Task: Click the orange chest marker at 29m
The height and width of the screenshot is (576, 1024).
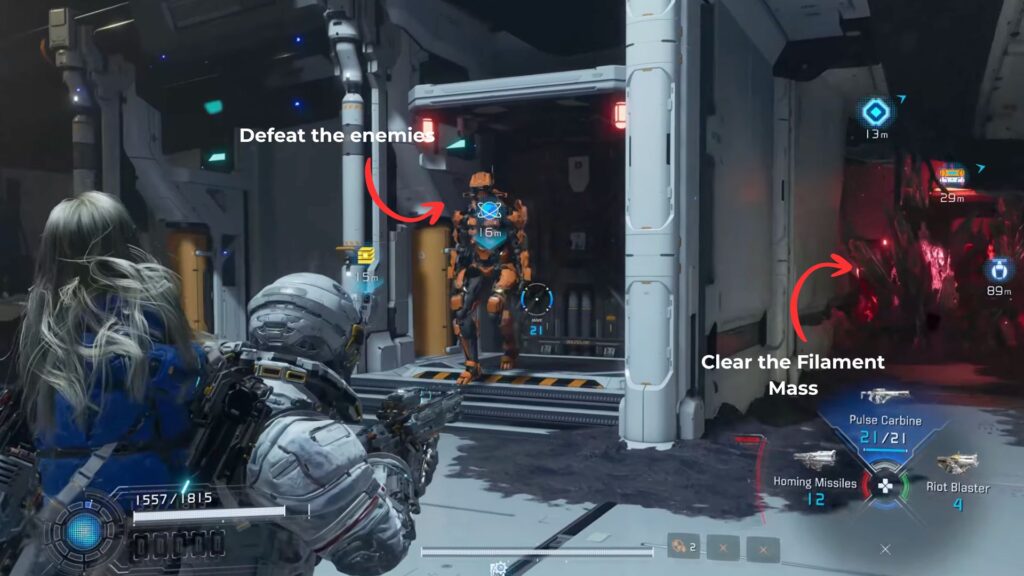Action: pyautogui.click(x=951, y=176)
